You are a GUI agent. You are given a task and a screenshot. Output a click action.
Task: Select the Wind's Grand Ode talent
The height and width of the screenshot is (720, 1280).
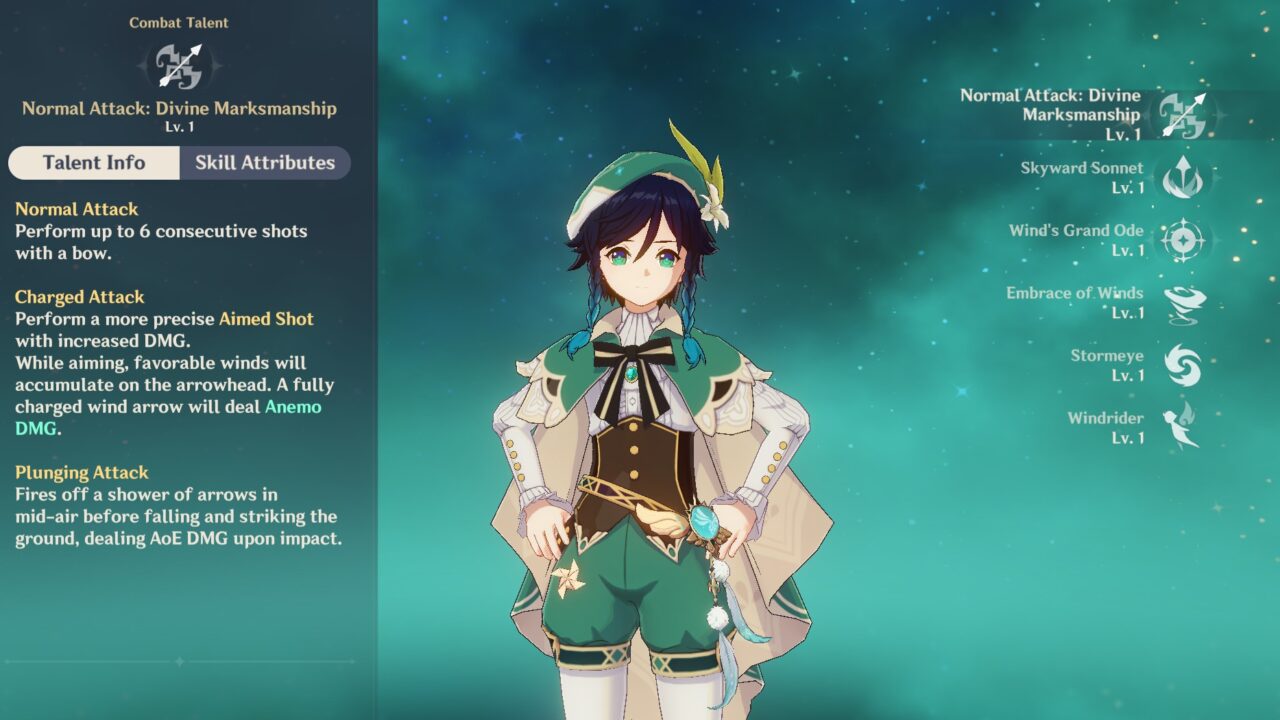[1184, 241]
